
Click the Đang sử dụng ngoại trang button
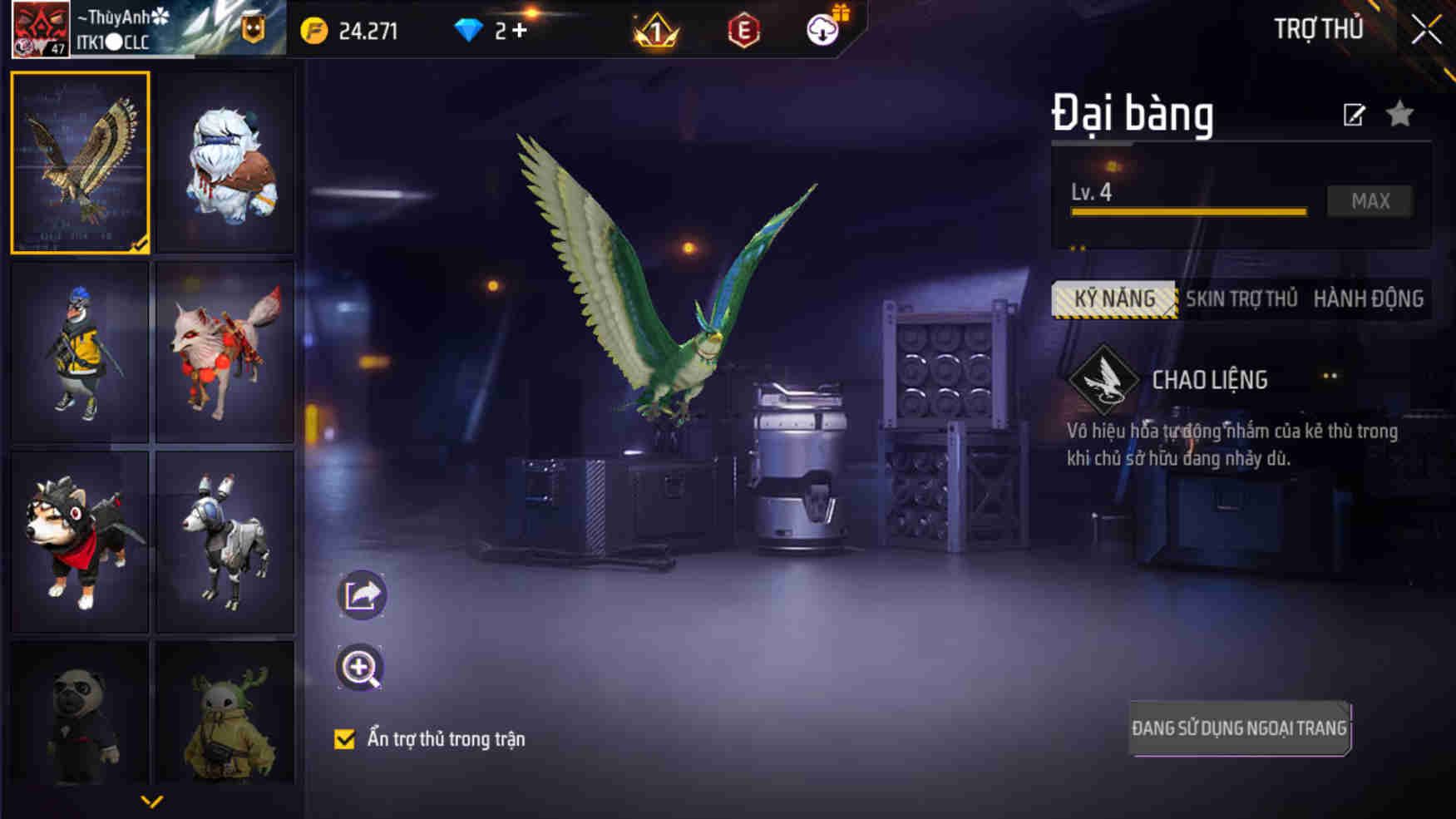click(1239, 728)
